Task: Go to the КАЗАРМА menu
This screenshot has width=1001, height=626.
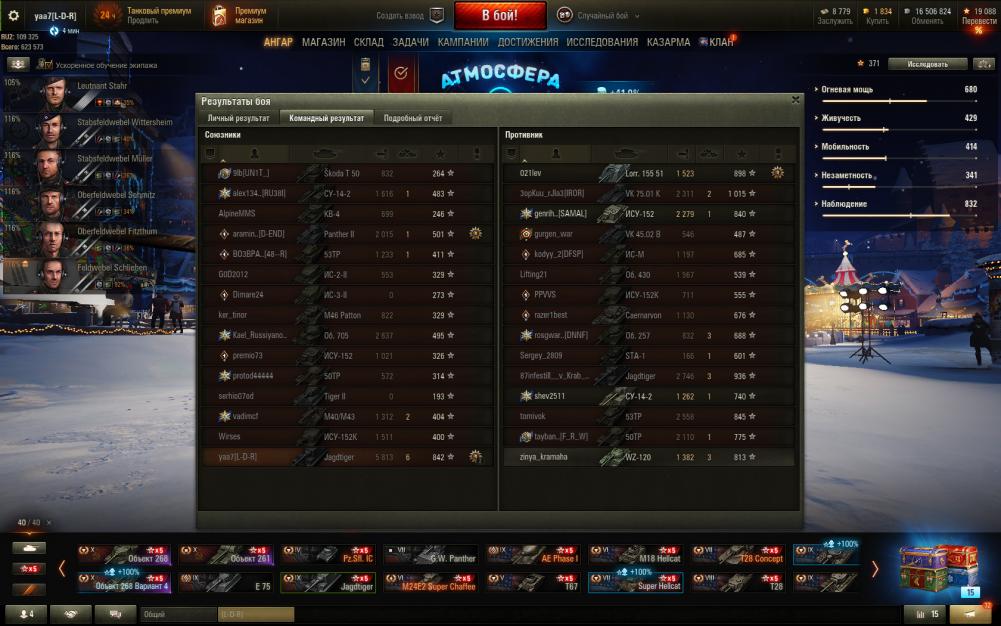Action: point(668,43)
